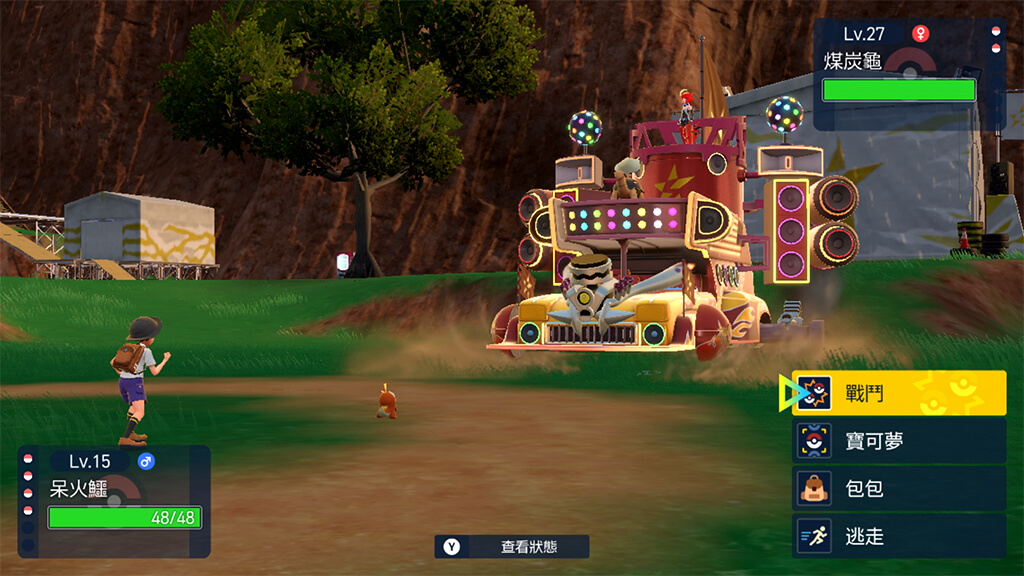
Task: Click the 查看狀態 status button
Action: [512, 547]
